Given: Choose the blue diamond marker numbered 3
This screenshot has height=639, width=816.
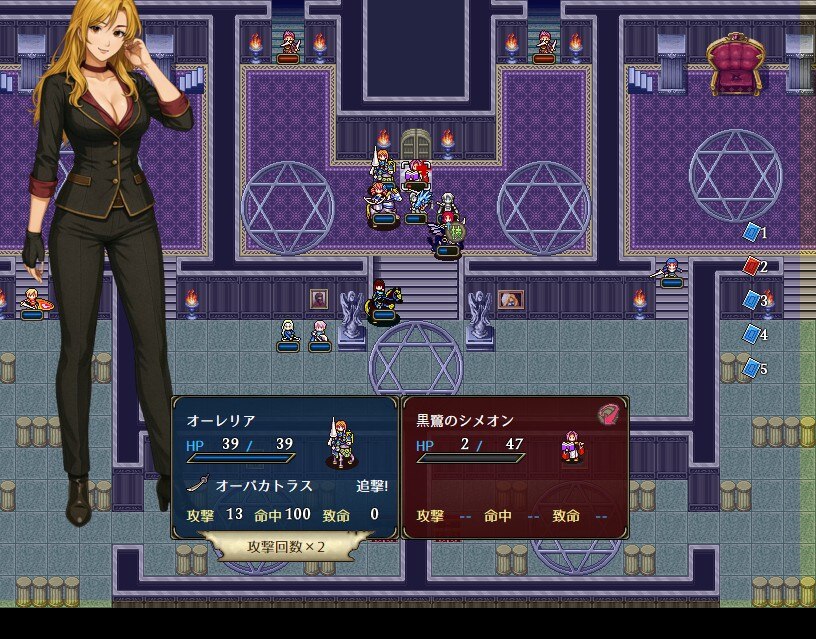Looking at the screenshot, I should point(752,300).
